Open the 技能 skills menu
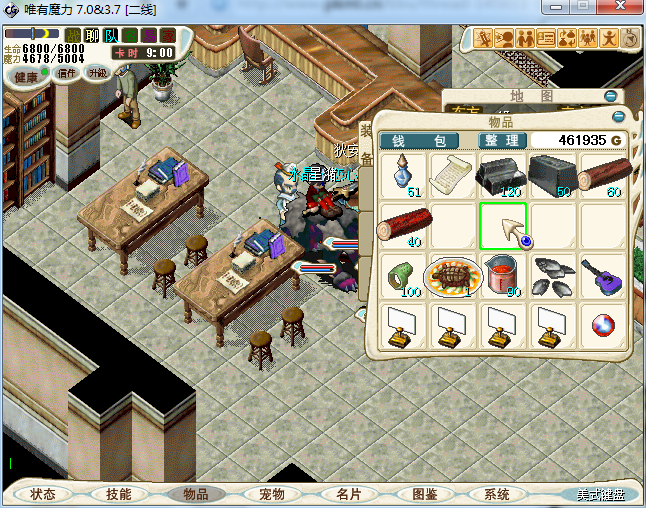 click(x=119, y=494)
